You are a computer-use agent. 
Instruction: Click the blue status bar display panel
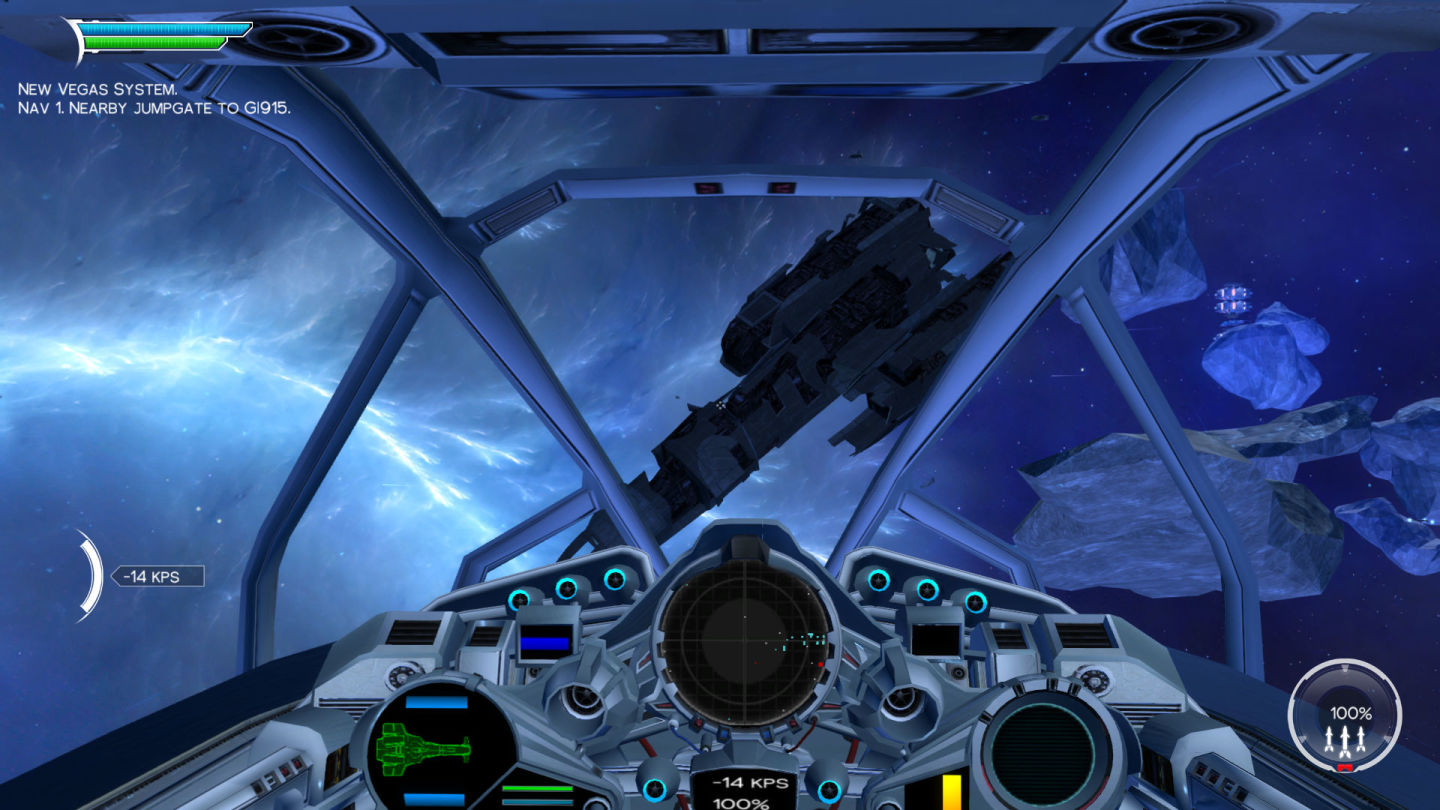point(543,645)
